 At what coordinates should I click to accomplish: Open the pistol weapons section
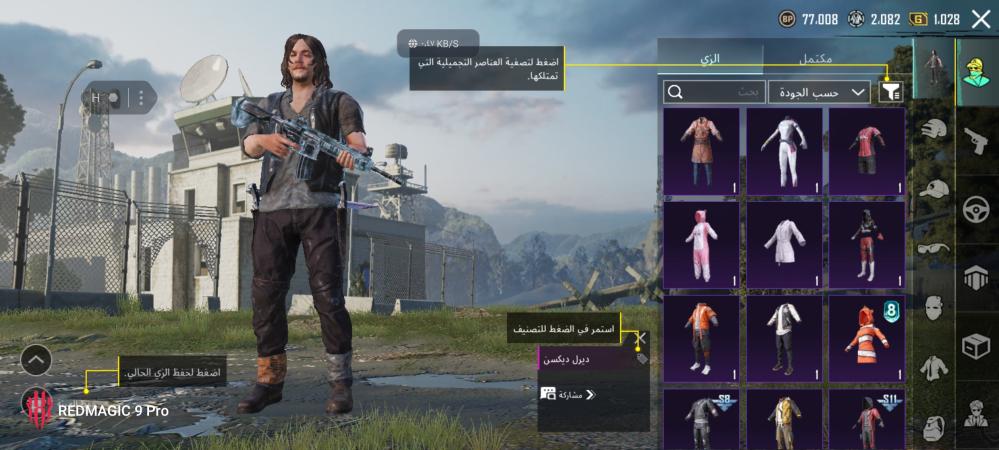(975, 142)
